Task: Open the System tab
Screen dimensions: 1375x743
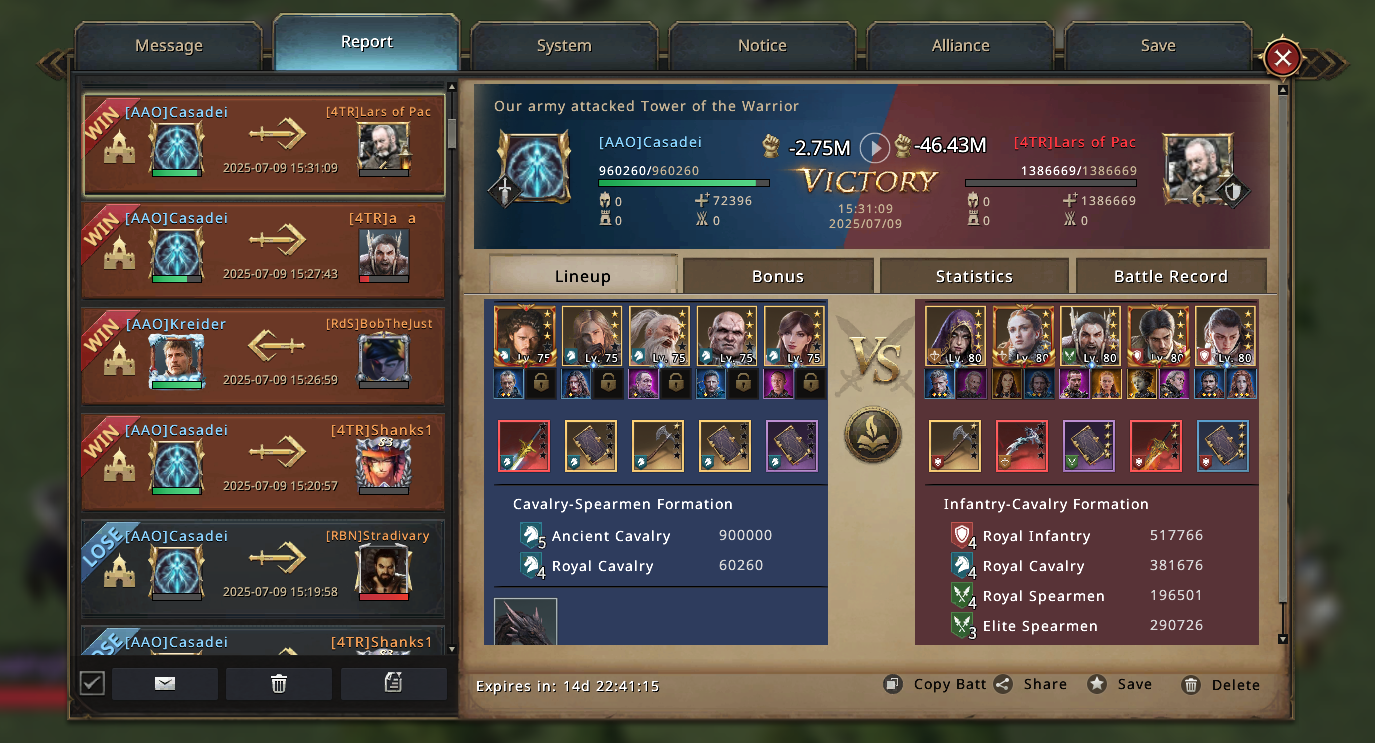Action: click(564, 46)
